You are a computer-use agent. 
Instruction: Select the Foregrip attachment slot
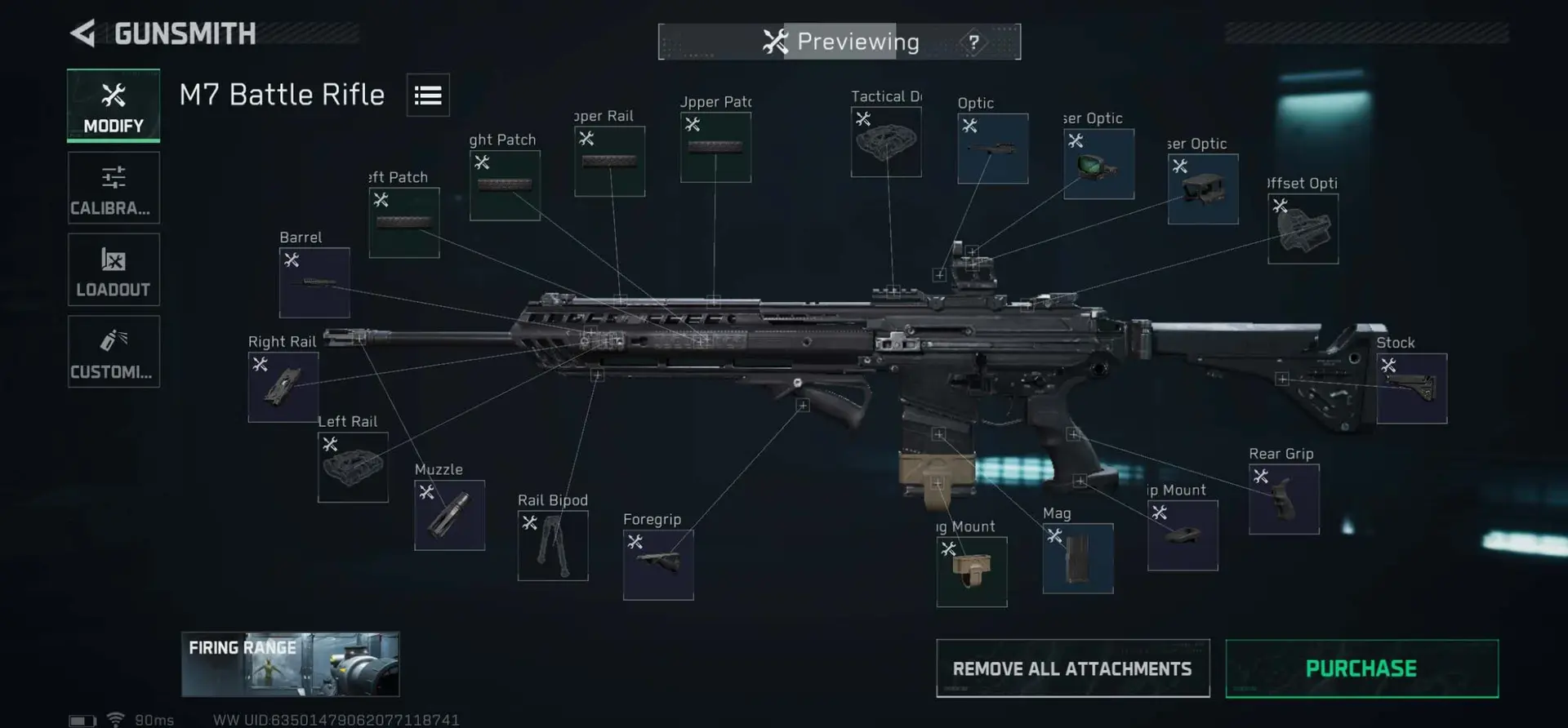pos(658,563)
